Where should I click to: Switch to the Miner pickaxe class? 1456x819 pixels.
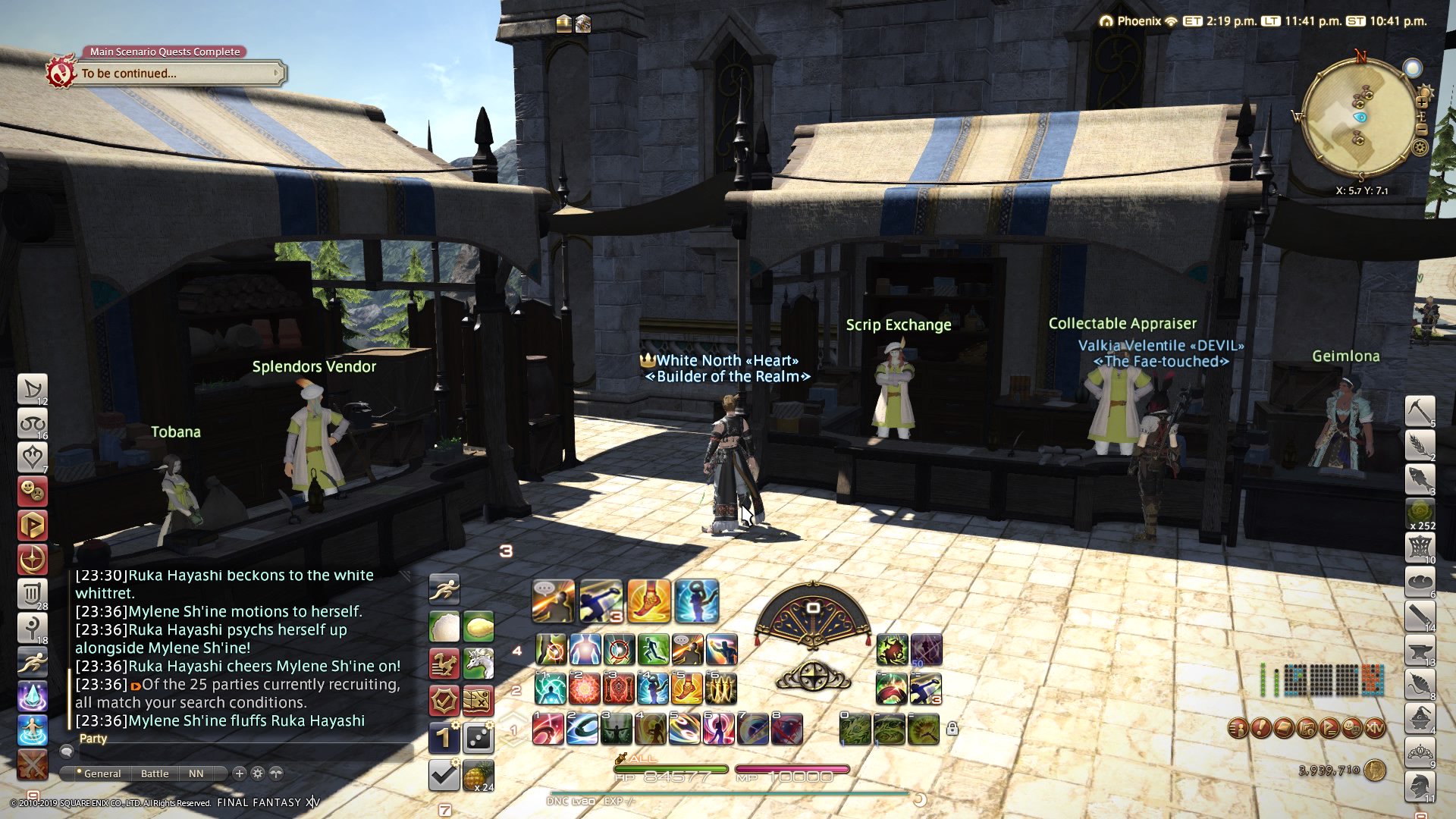point(1420,410)
